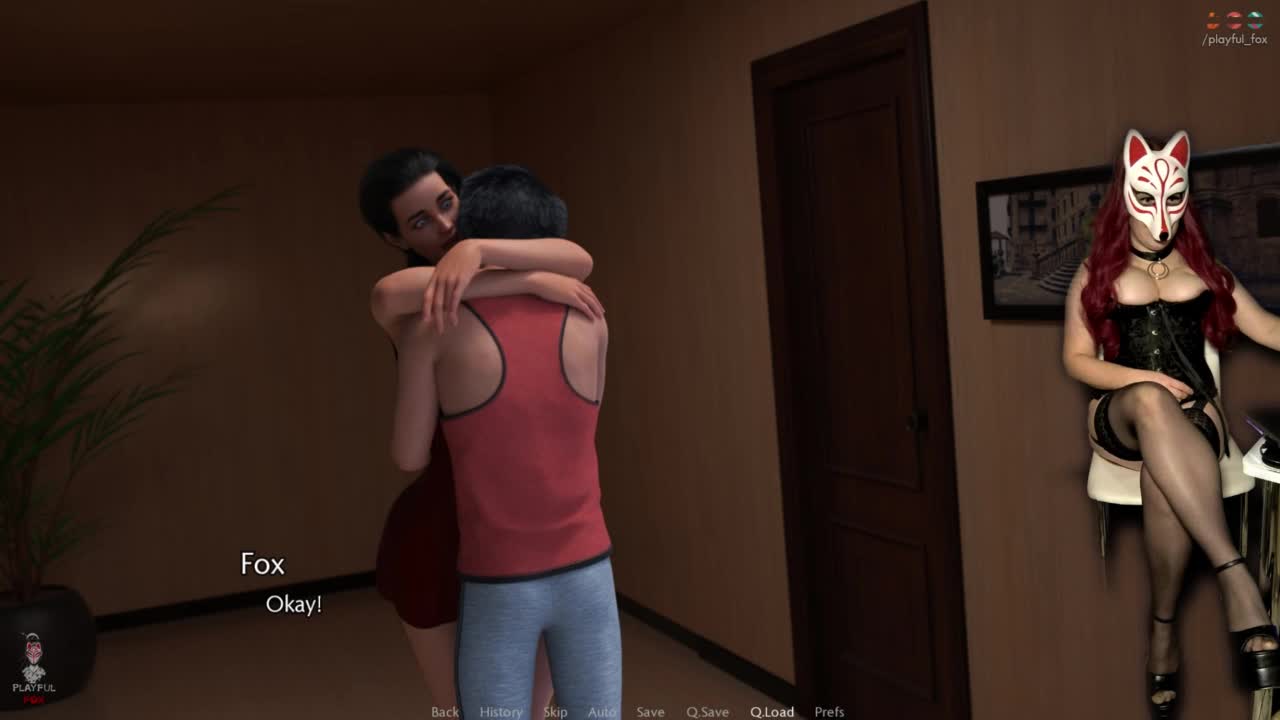Go back one dialogue line
Screen dimensions: 1280x720
pos(445,712)
